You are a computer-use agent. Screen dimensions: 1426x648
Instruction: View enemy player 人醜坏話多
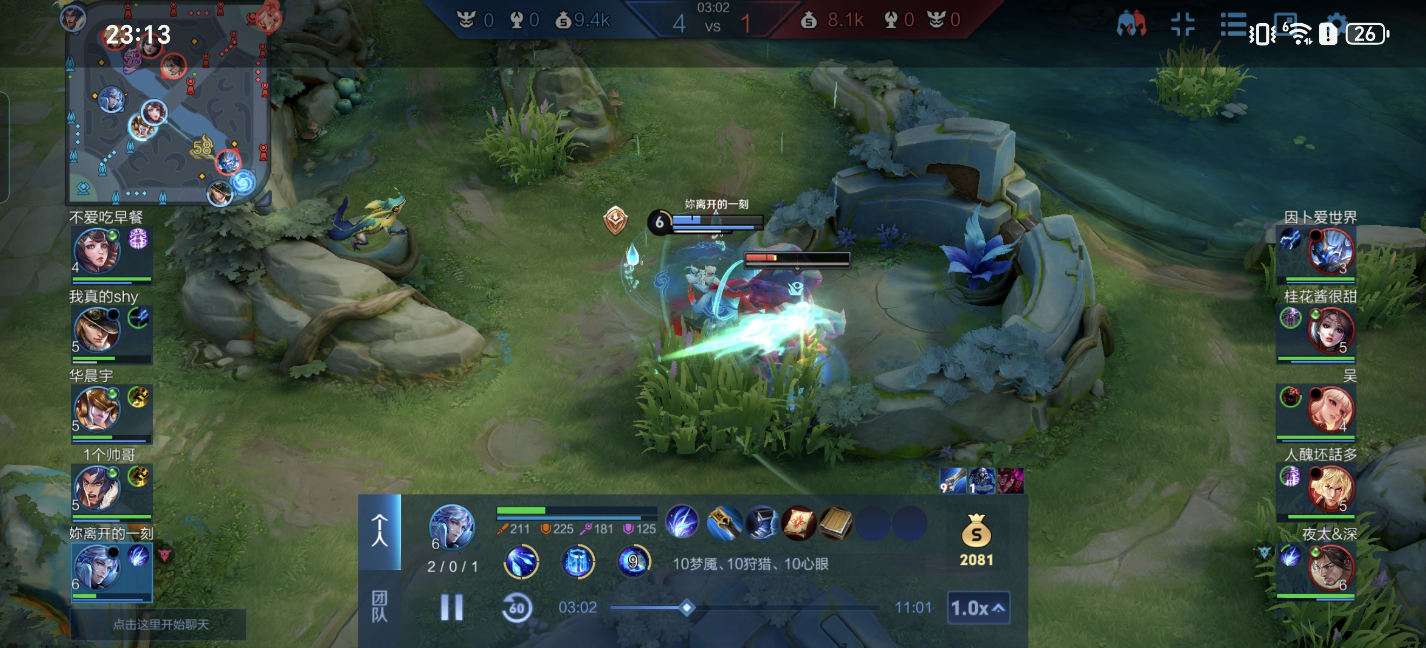click(1331, 487)
